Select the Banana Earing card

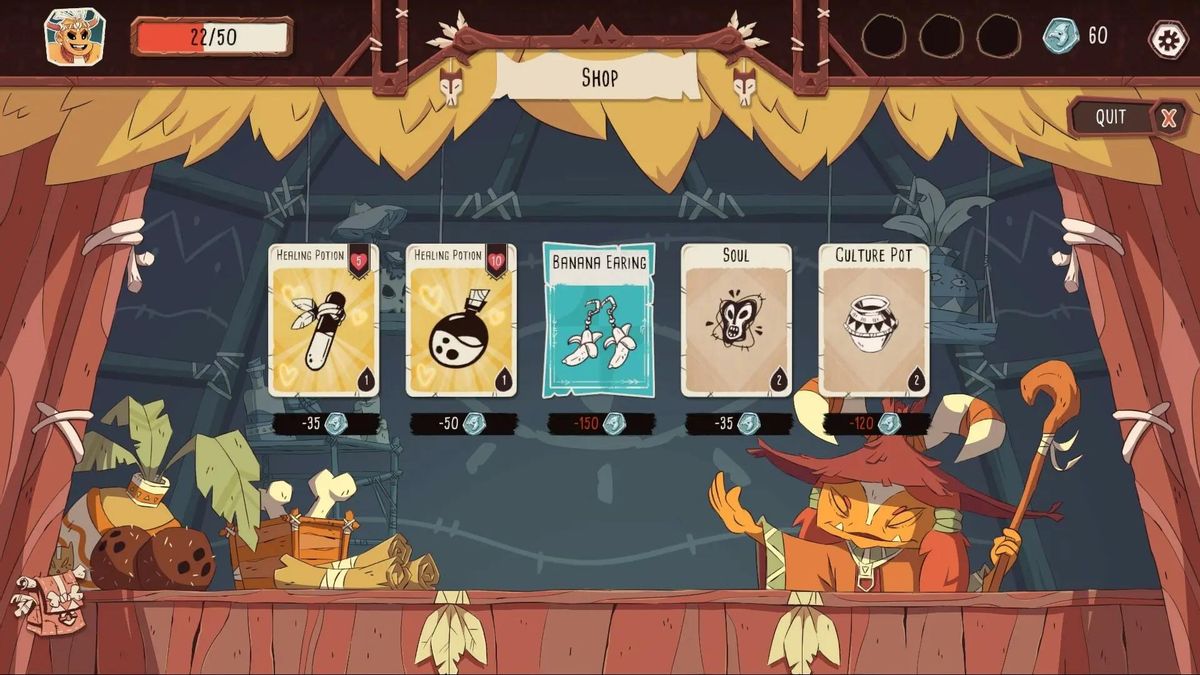point(598,320)
